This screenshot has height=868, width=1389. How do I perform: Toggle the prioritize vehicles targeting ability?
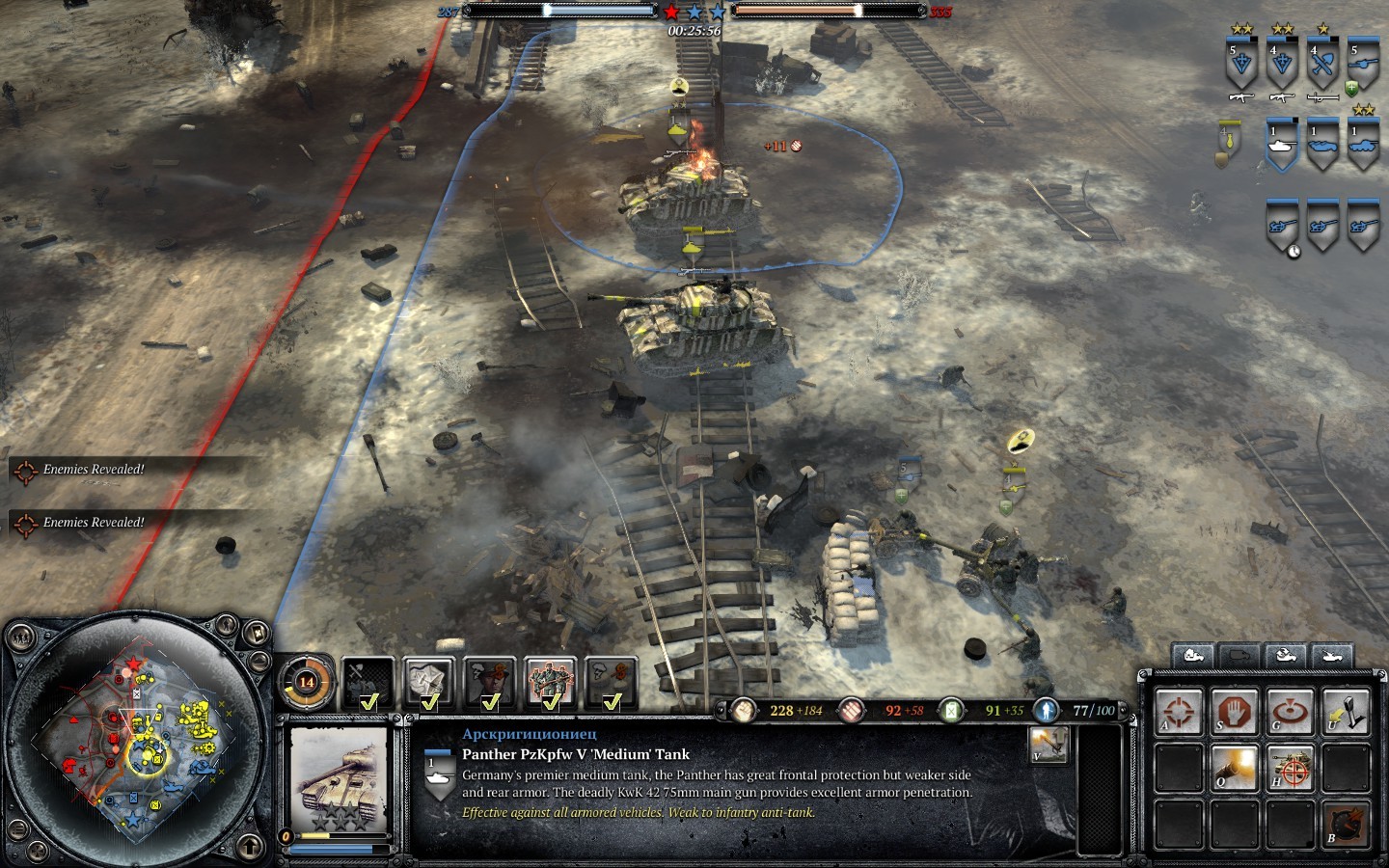click(1291, 768)
